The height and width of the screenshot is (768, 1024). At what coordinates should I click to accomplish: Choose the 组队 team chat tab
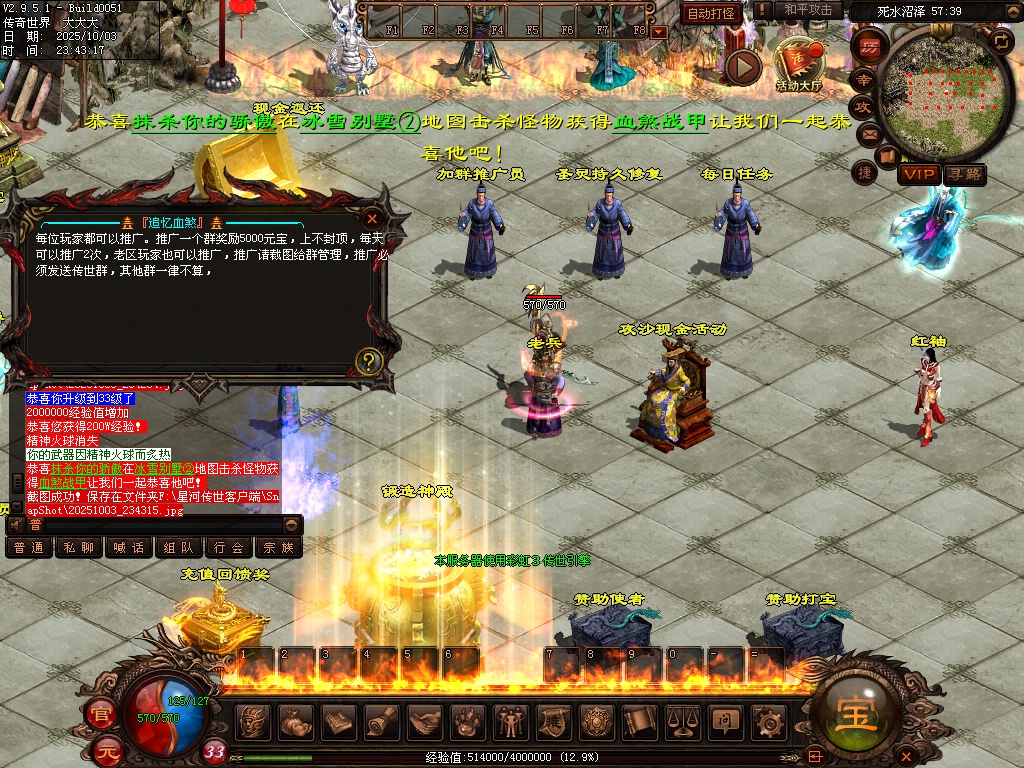(179, 547)
